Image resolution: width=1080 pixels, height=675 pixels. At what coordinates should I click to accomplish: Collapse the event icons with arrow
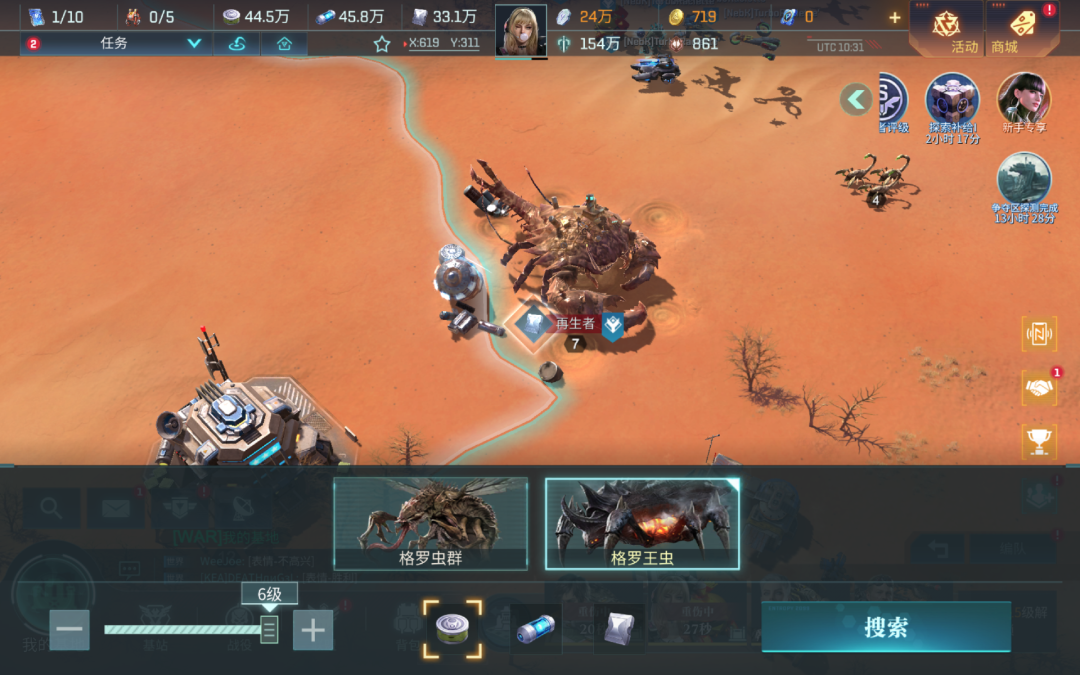[x=856, y=98]
